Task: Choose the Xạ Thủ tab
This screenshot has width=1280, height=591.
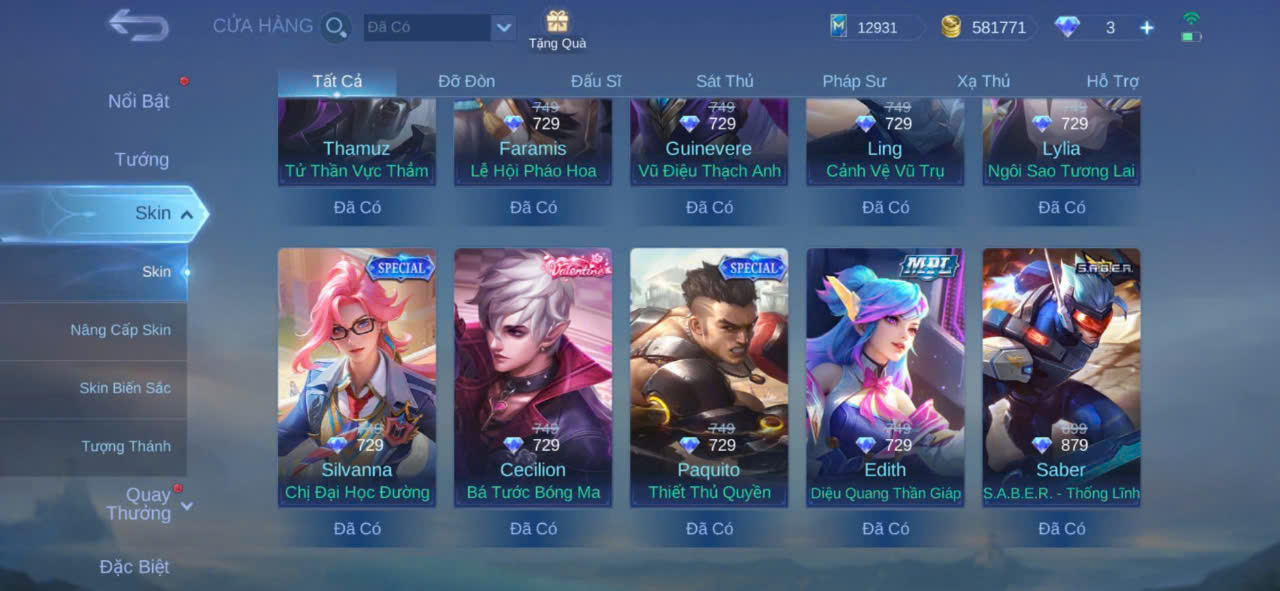Action: tap(983, 81)
